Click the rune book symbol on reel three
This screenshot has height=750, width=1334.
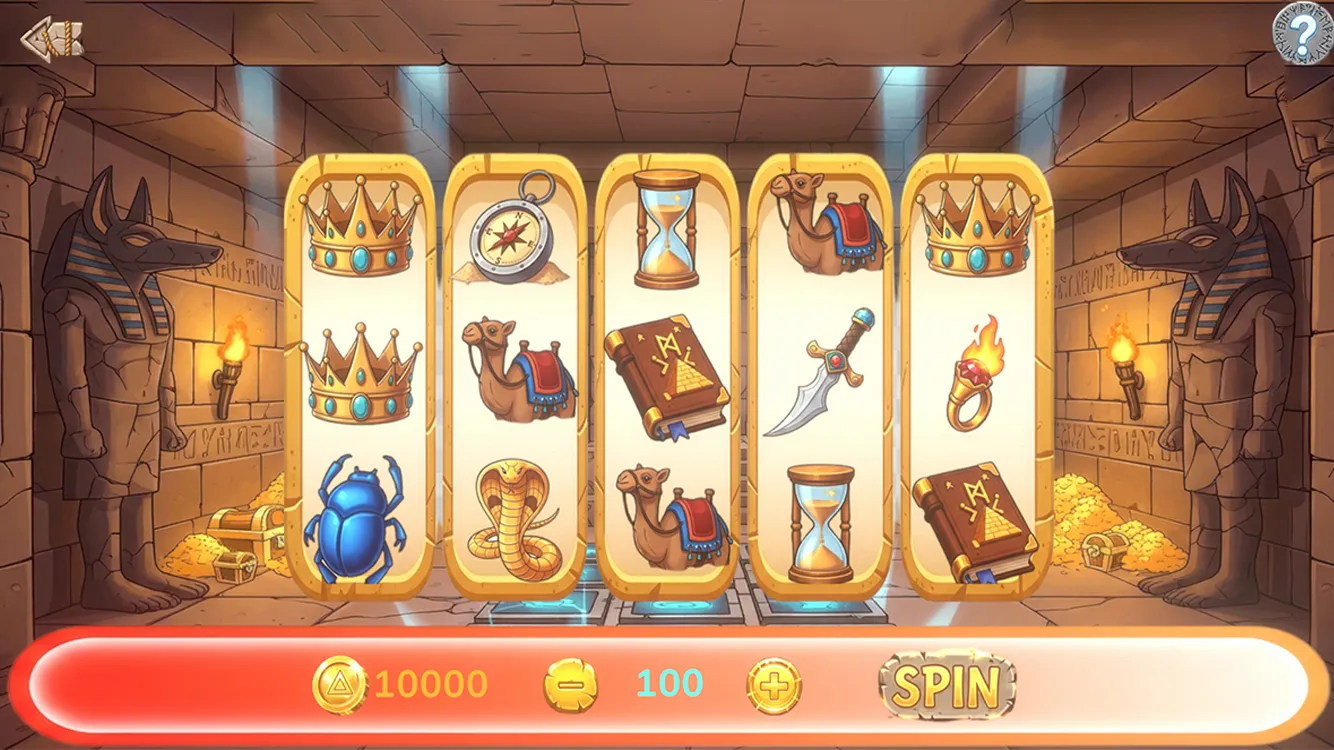coord(668,378)
